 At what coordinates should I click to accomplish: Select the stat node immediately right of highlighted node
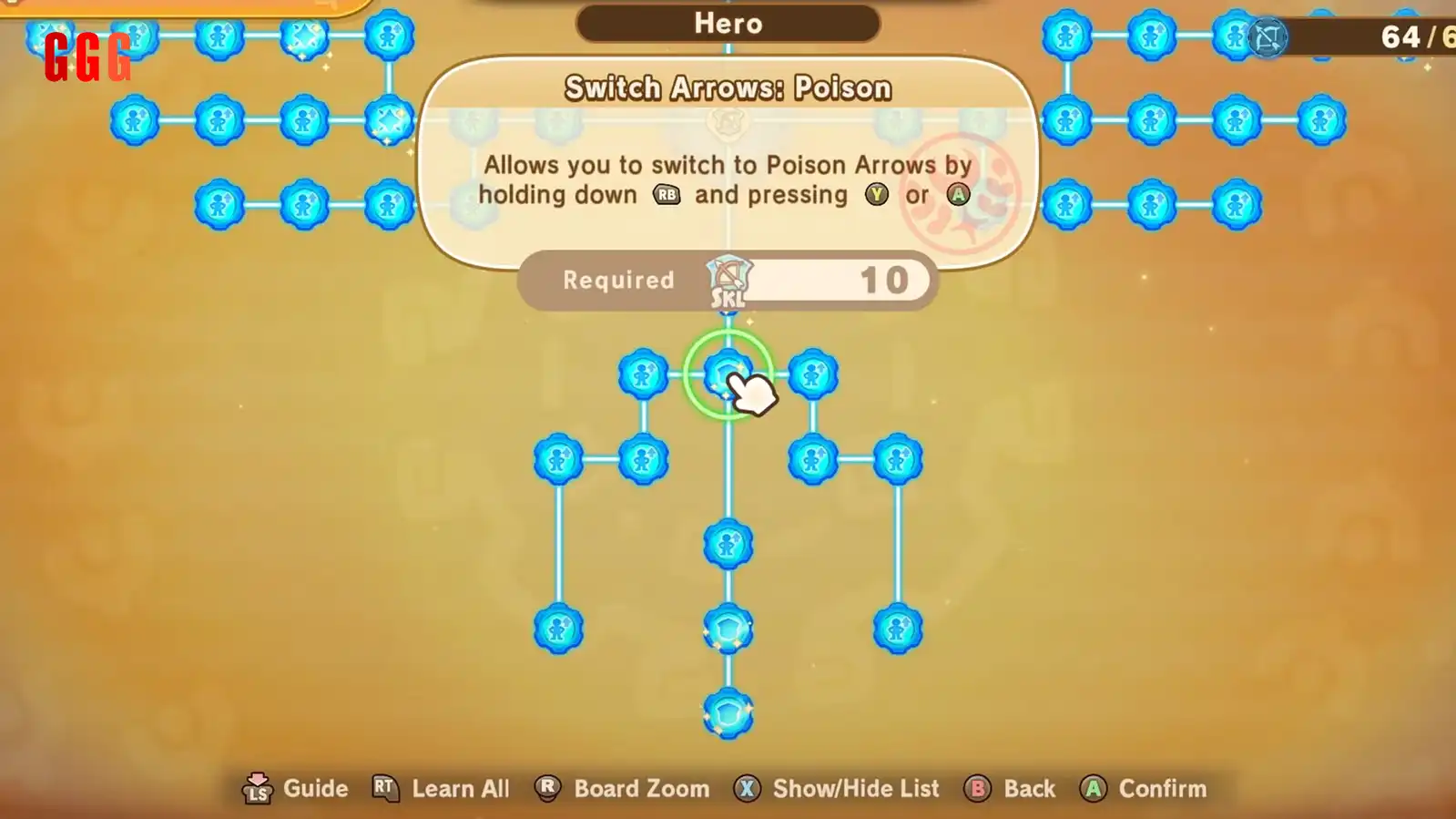point(812,374)
